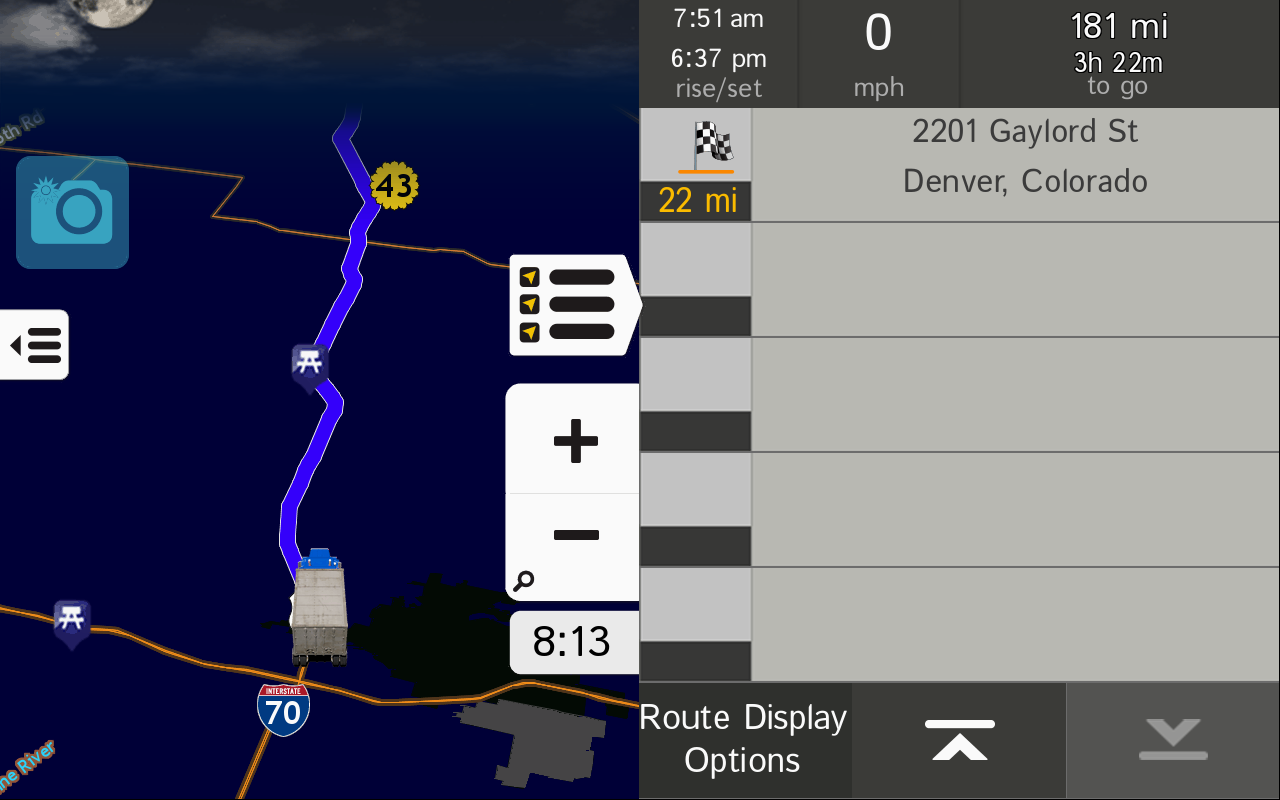Click the down arrow list button

[x=1172, y=740]
